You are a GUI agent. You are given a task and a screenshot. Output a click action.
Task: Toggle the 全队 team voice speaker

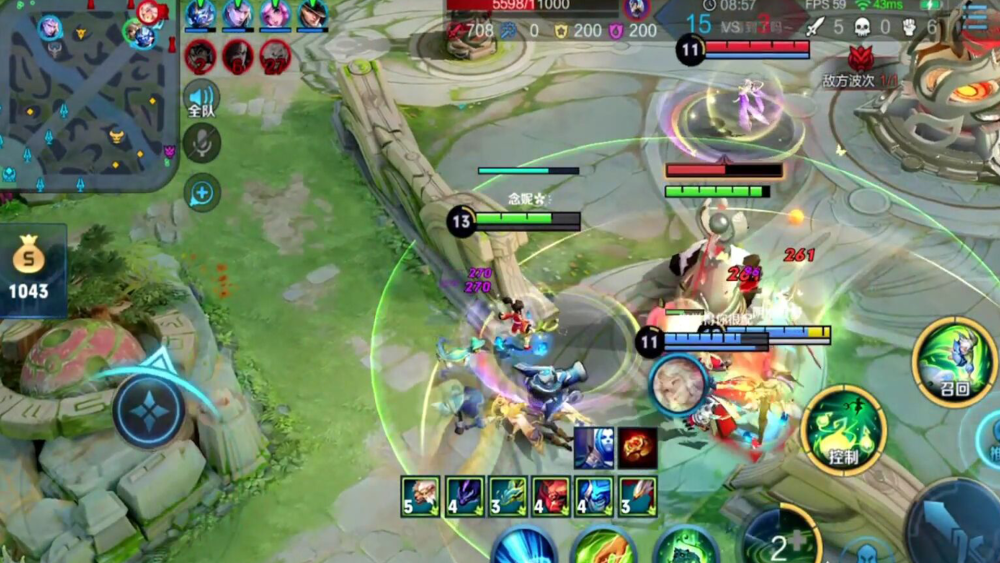coord(201,100)
